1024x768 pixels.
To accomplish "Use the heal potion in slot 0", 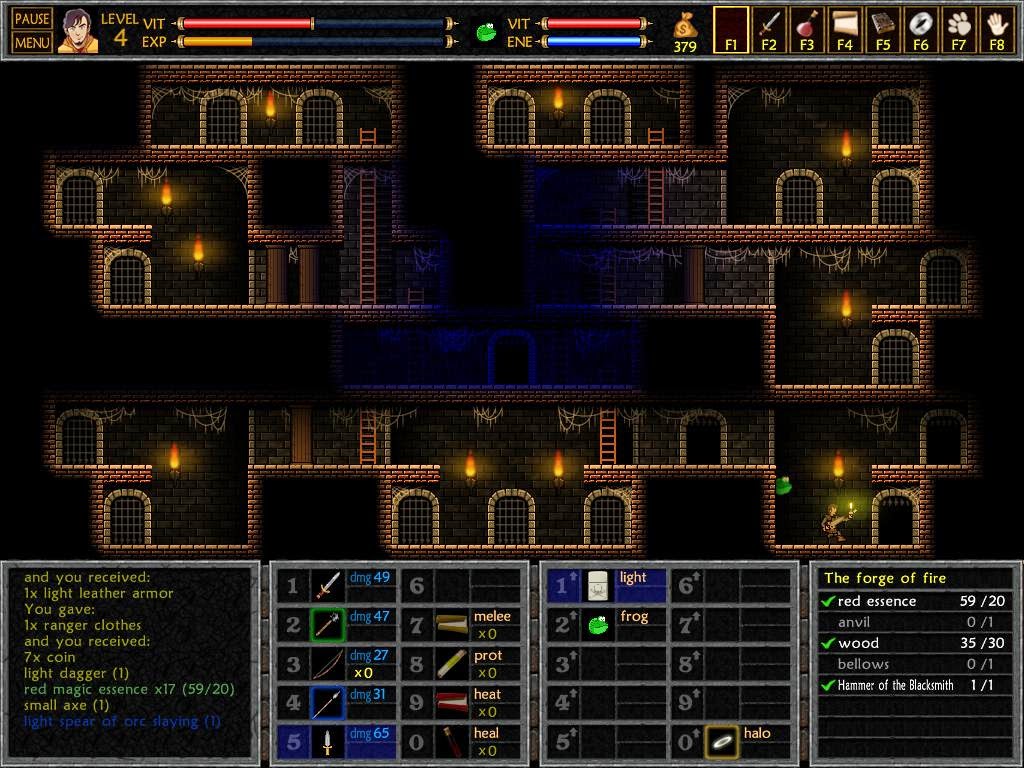I will pyautogui.click(x=451, y=742).
